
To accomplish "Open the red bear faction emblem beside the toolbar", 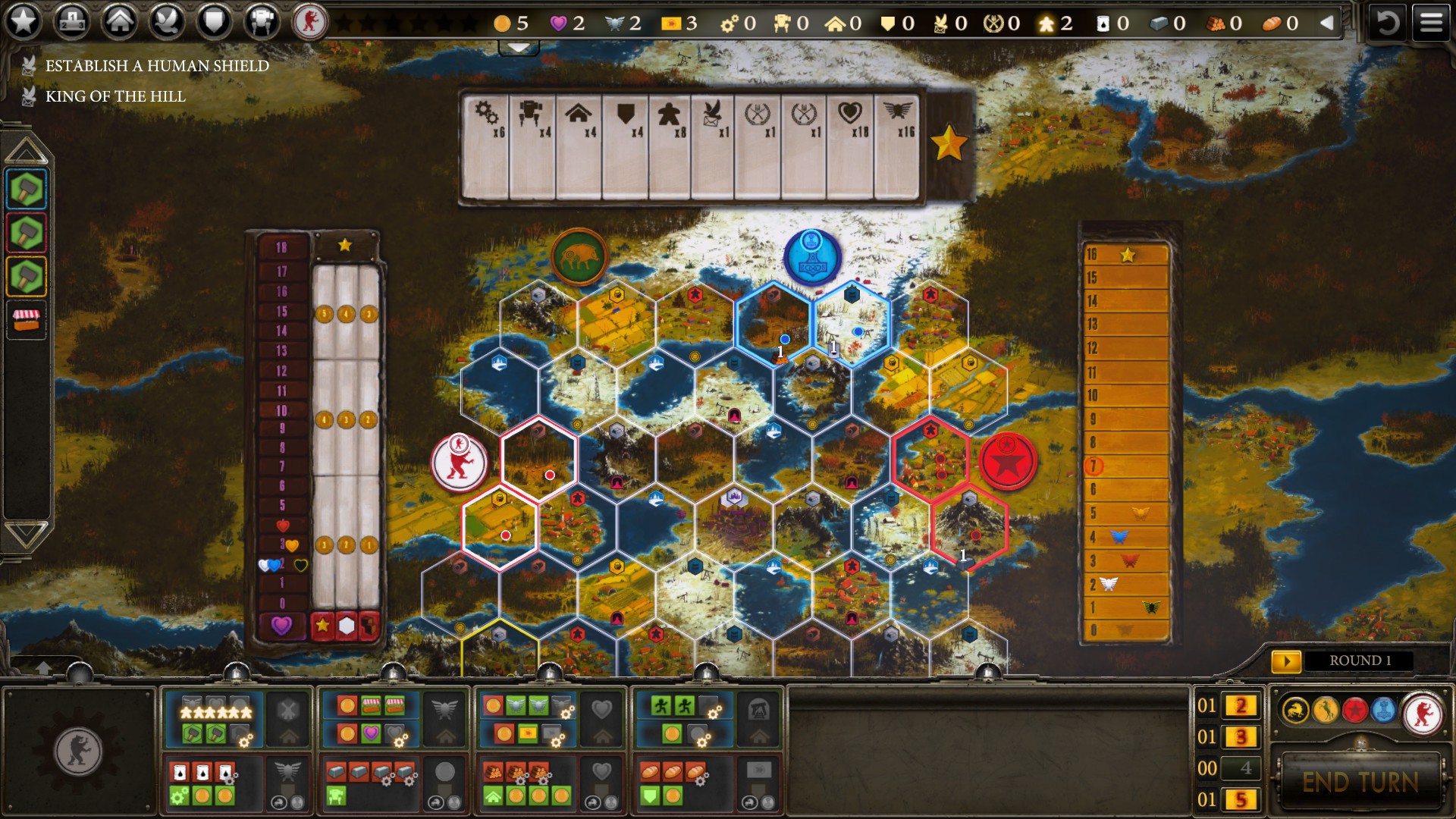I will click(x=310, y=22).
